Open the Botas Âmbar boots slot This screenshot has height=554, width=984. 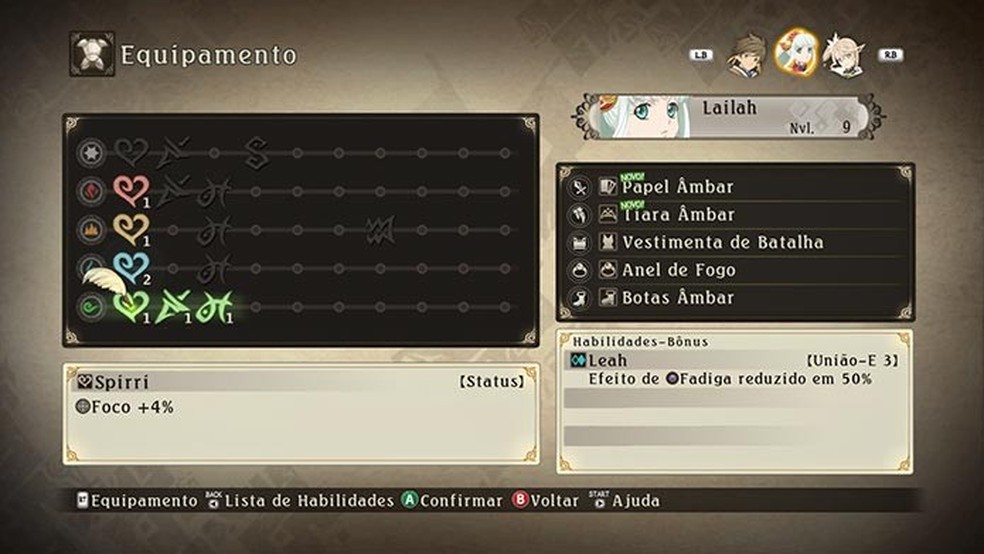pyautogui.click(x=678, y=298)
